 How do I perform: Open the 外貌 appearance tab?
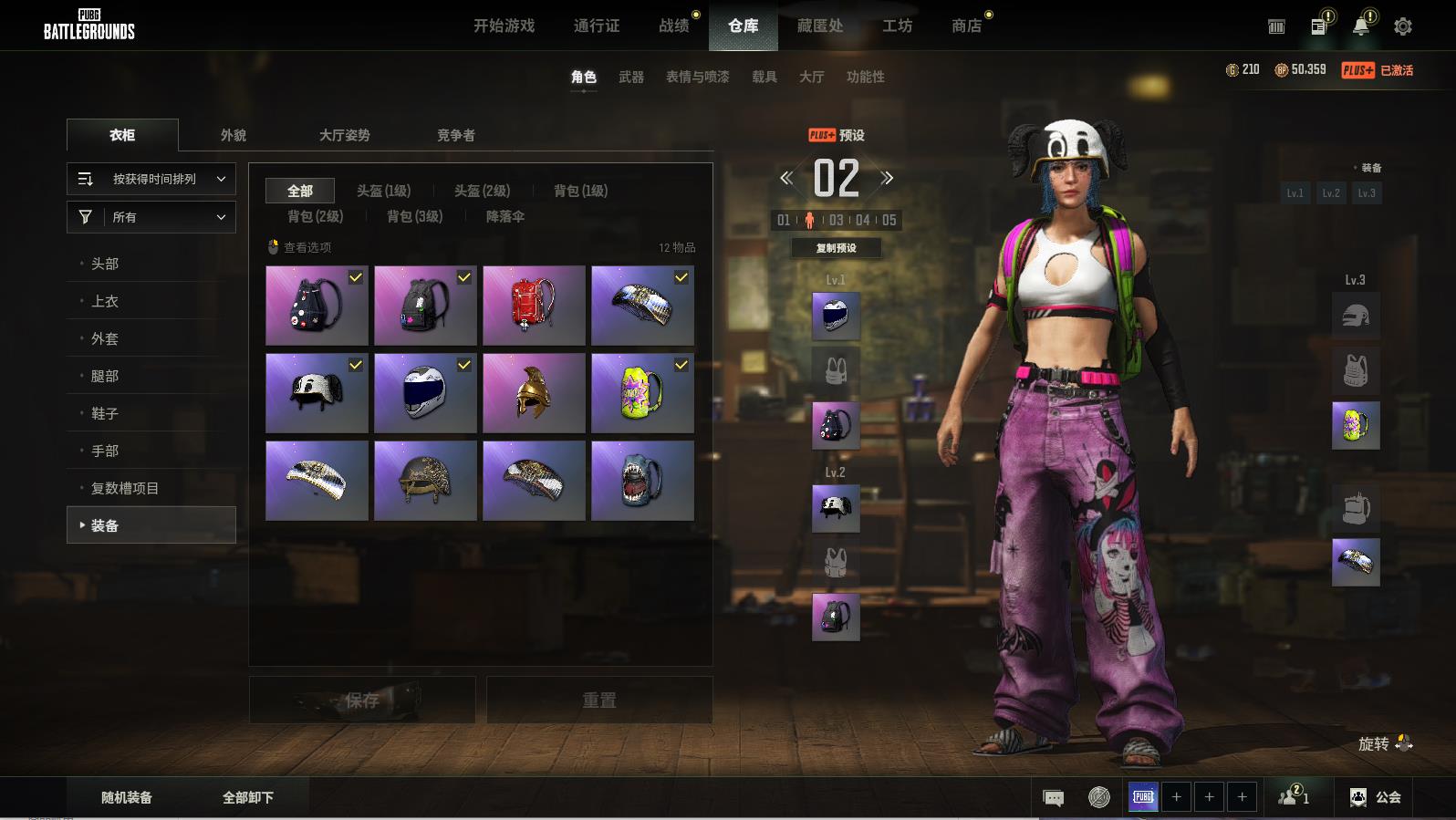coord(234,135)
